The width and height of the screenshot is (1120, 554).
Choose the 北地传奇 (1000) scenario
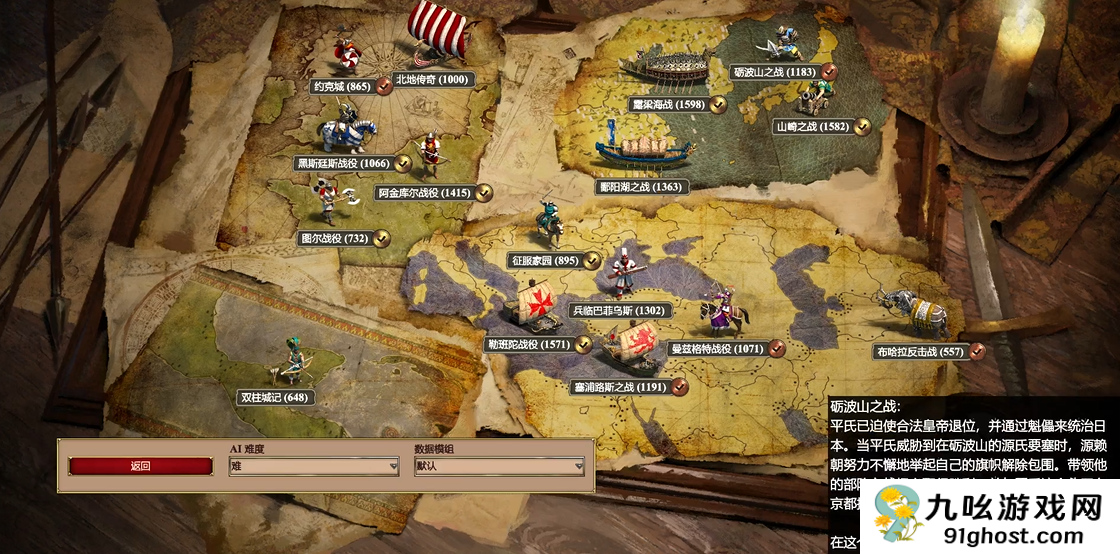[x=431, y=80]
